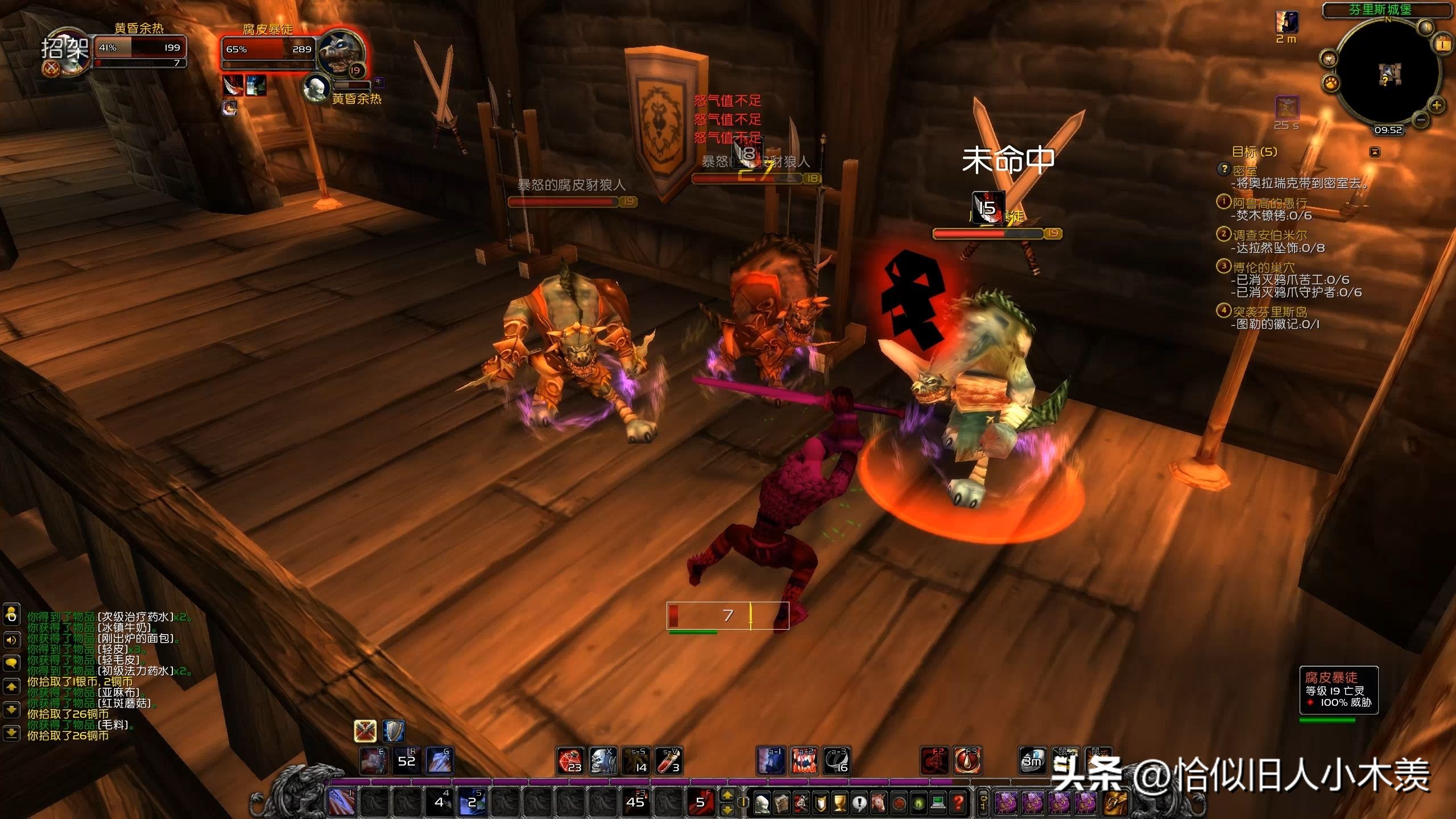Open the red question mark help button

point(958,803)
